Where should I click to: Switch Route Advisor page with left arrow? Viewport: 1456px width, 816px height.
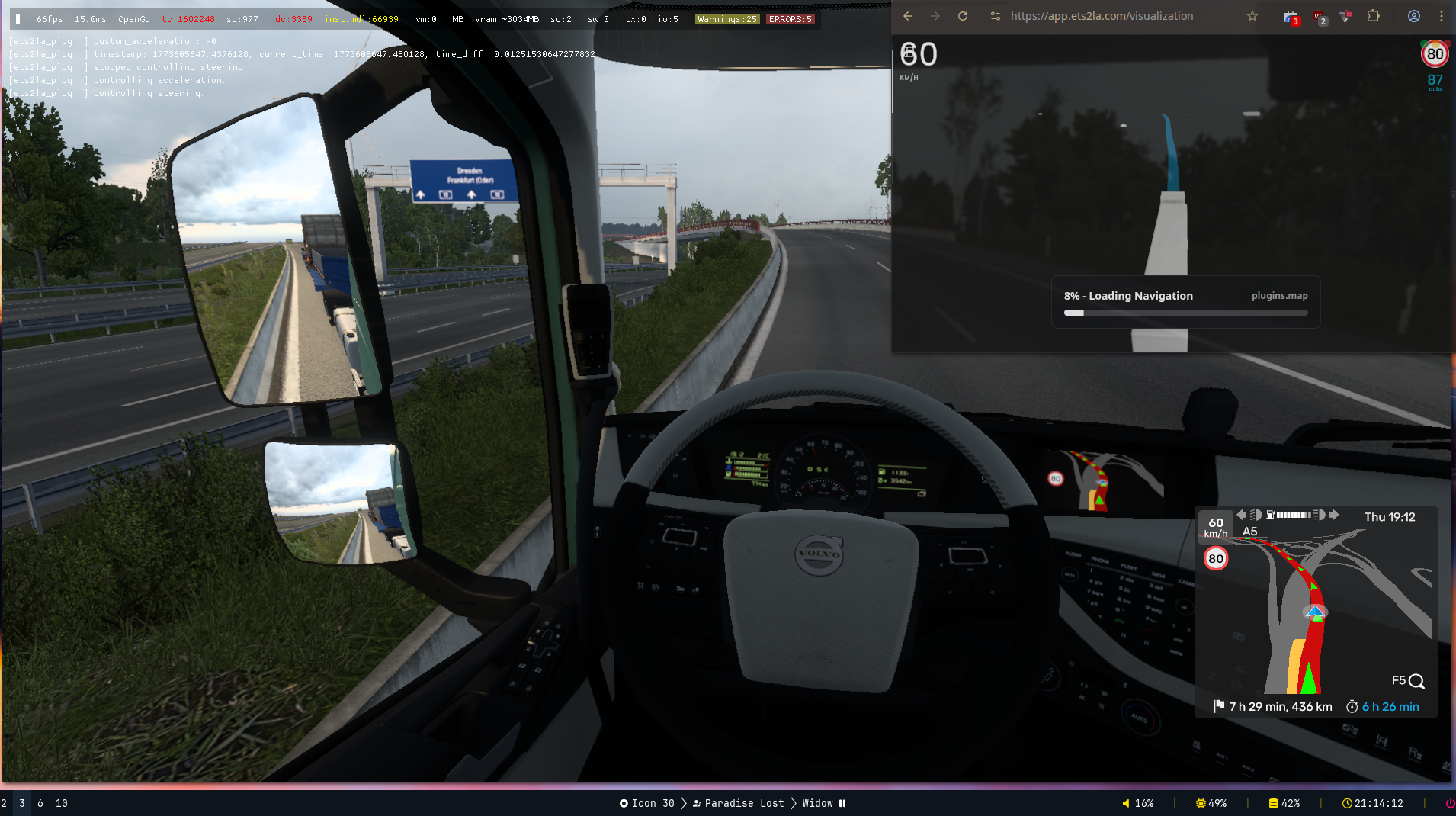click(x=1241, y=515)
